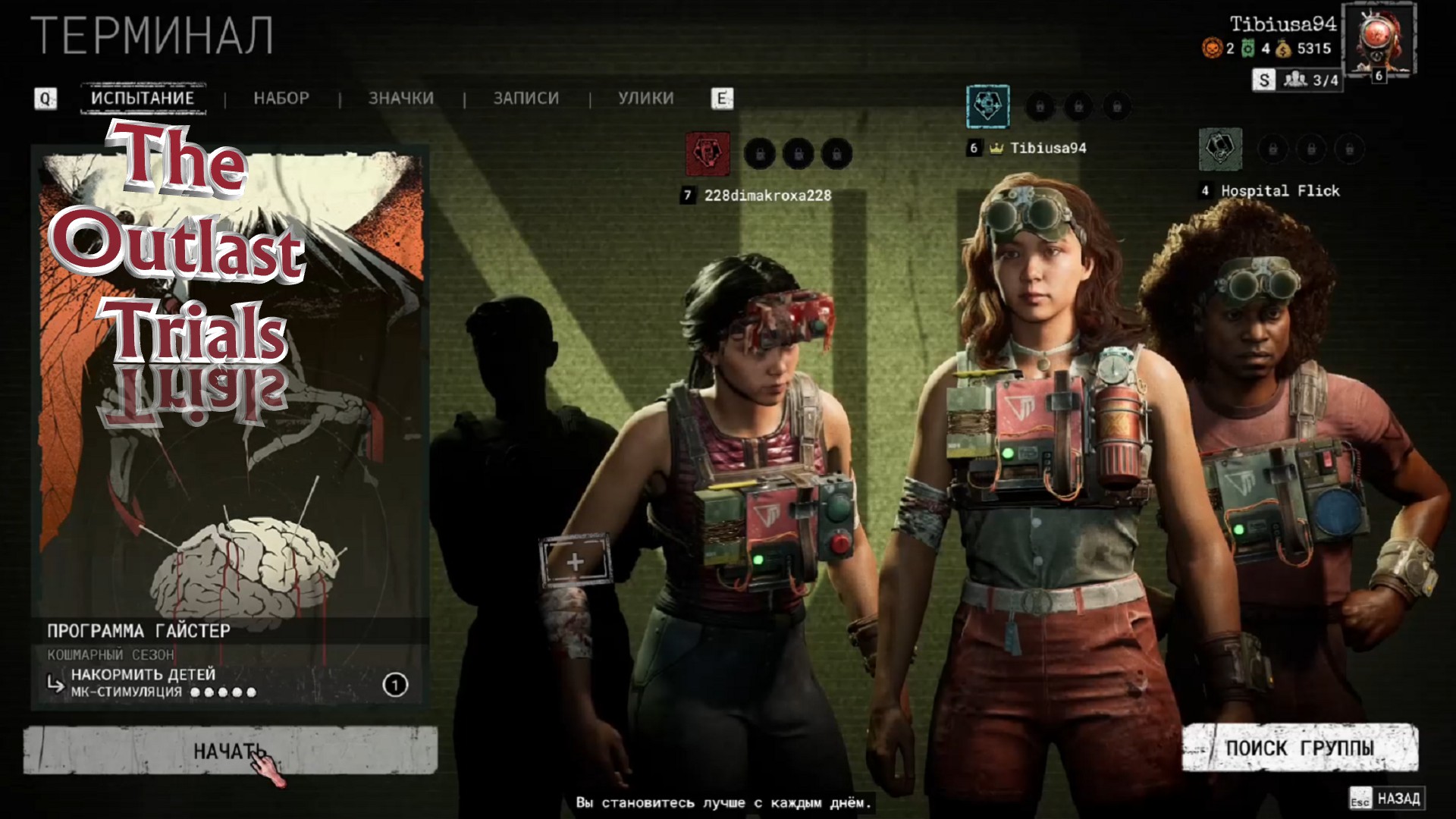Go to the УЛИКИ tab
This screenshot has width=1456, height=819.
point(645,99)
